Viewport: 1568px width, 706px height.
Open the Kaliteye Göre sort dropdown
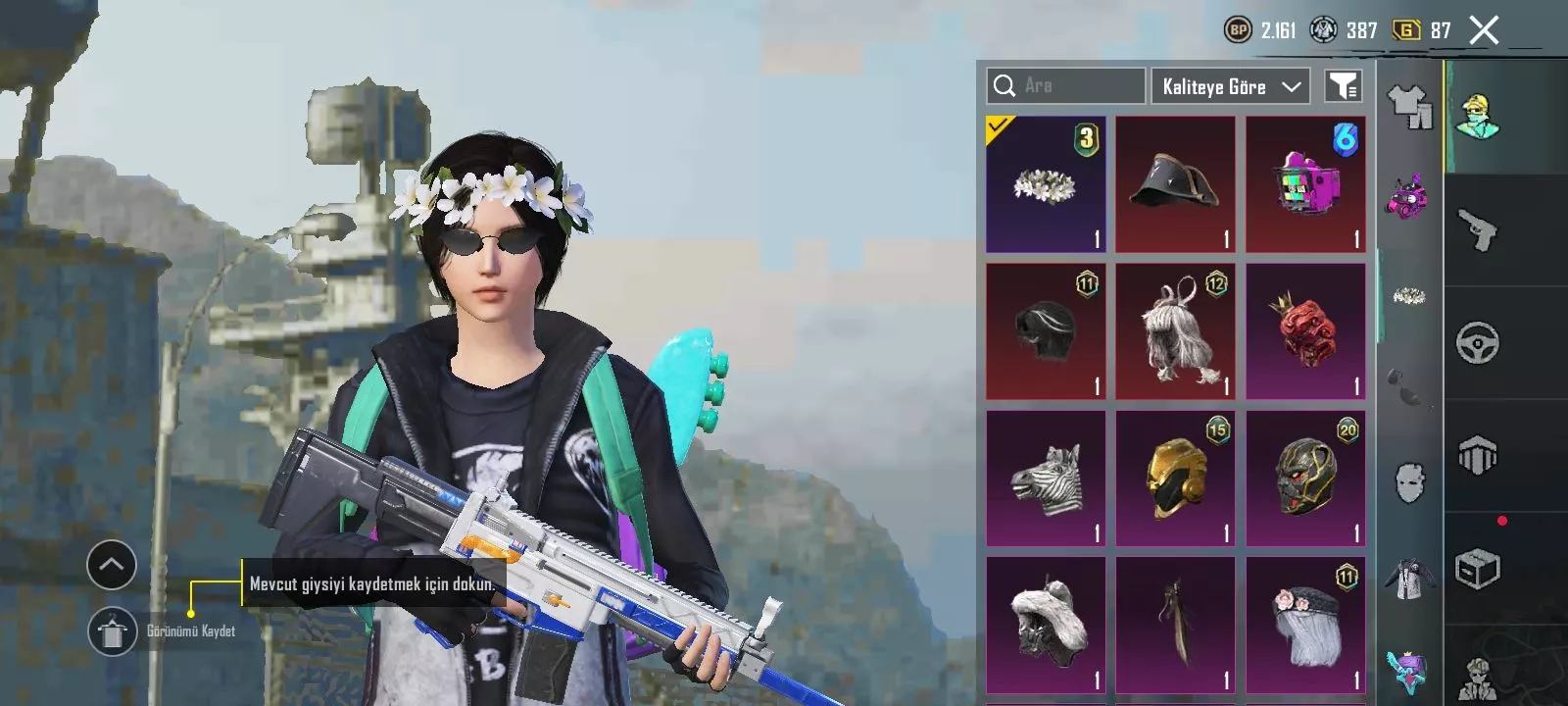pos(1231,86)
